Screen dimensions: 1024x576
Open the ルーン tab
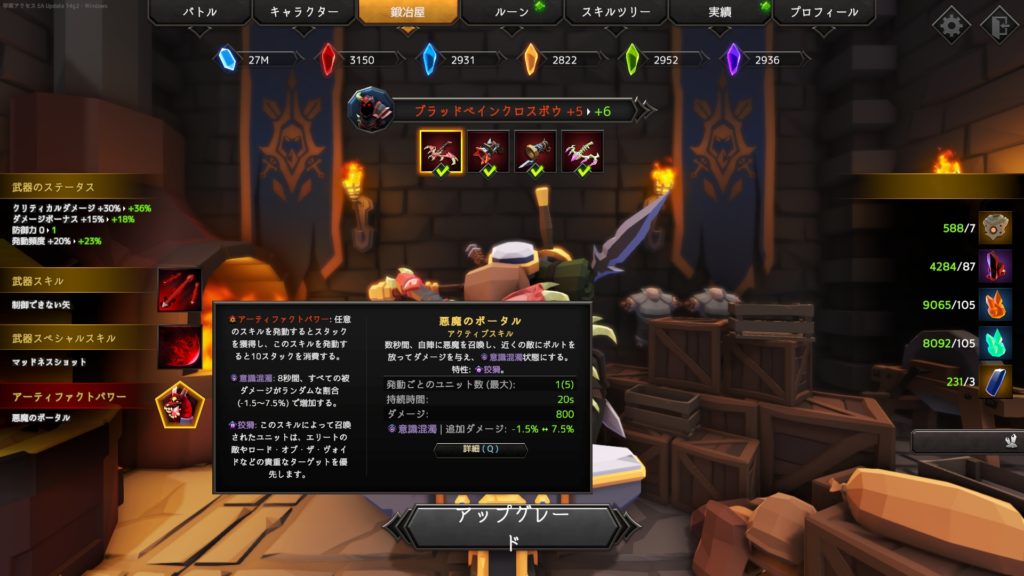coord(513,13)
